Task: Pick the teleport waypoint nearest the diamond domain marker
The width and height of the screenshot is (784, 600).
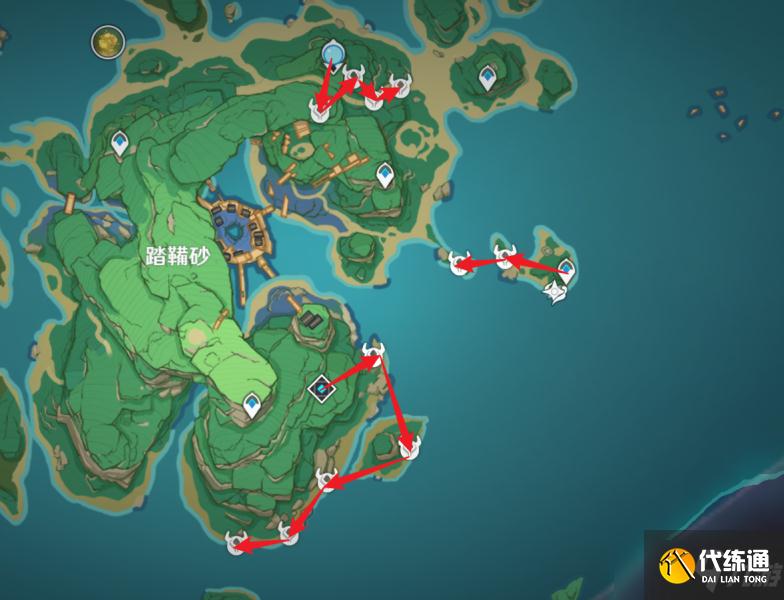Action: 253,405
